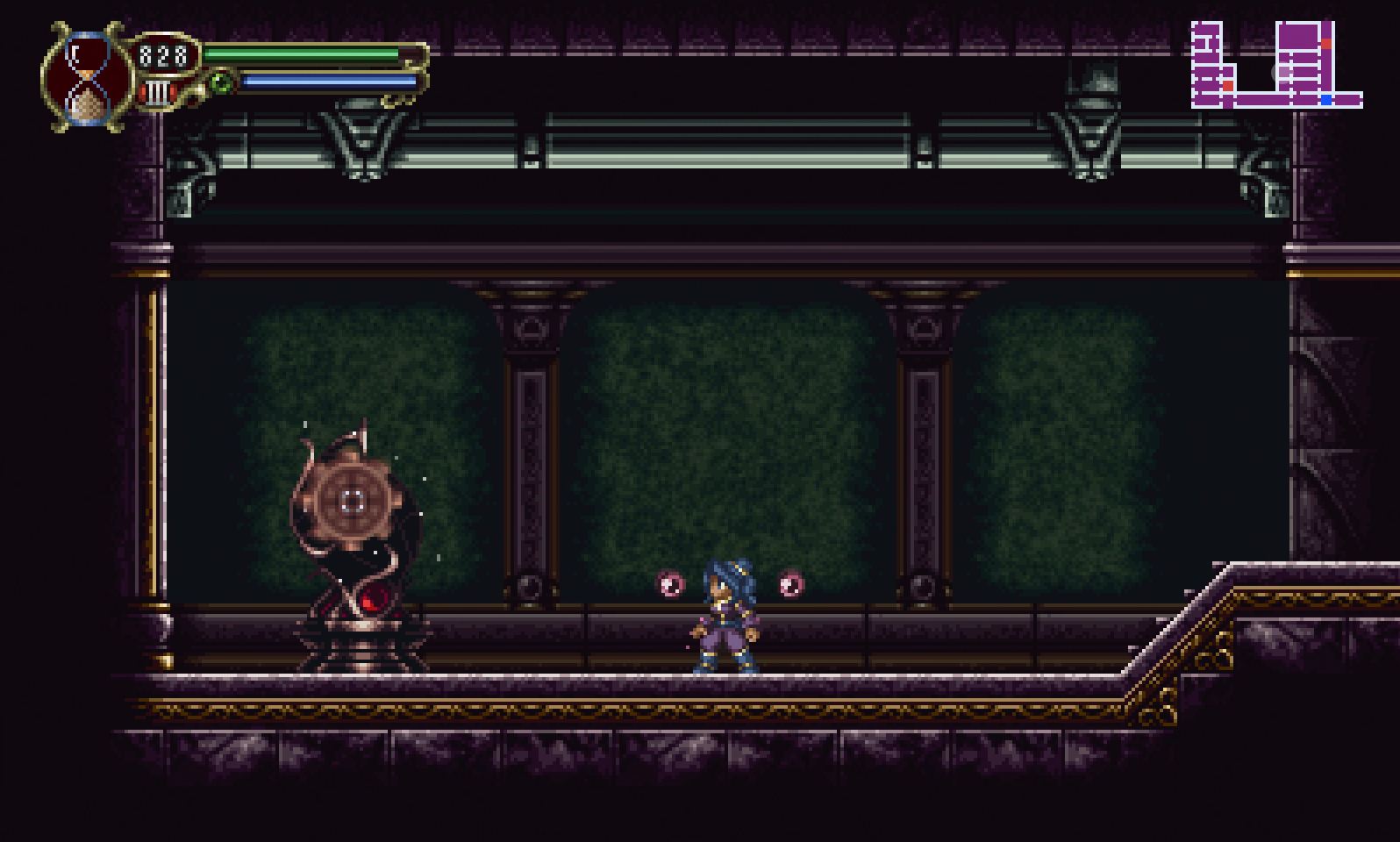Screen dimensions: 1400x842
Task: Toggle the lower red save-room square on the minimap
Action: click(1228, 85)
